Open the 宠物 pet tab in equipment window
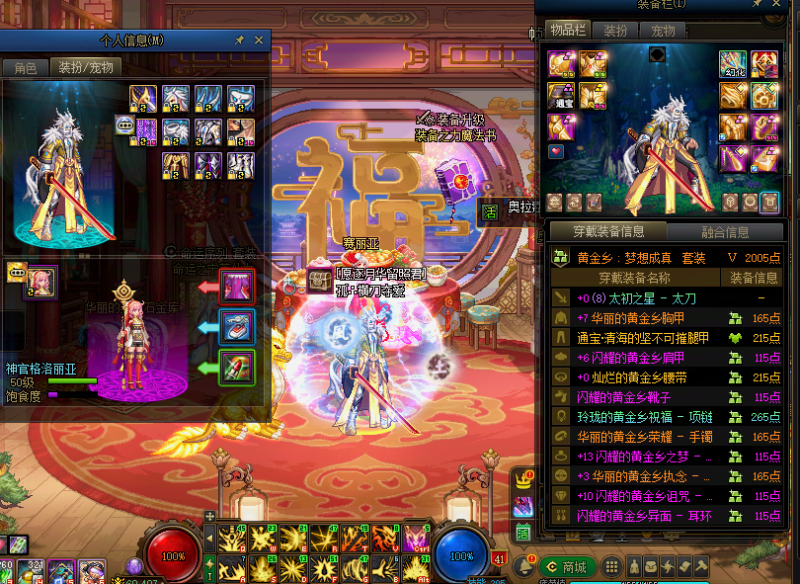The image size is (800, 584). coord(662,31)
